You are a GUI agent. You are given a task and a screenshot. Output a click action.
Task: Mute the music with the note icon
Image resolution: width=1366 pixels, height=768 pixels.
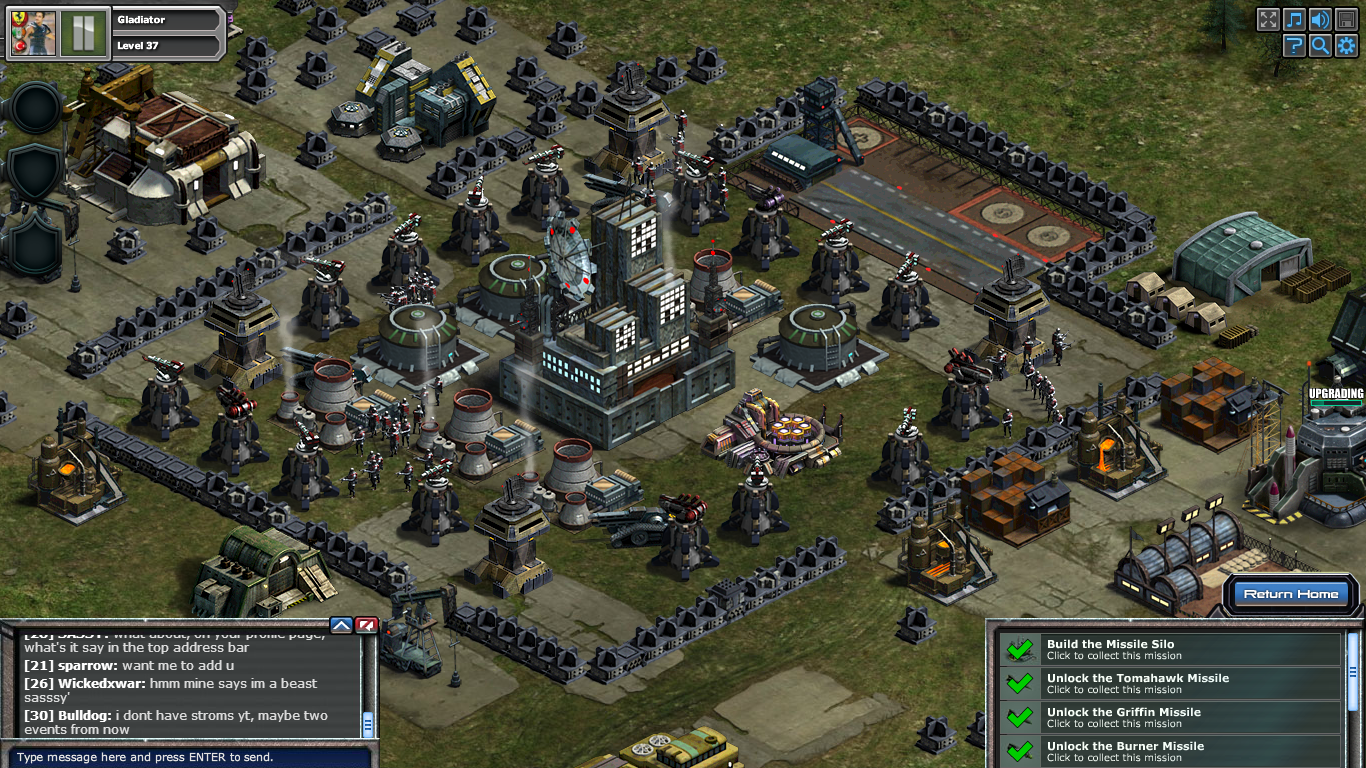pyautogui.click(x=1295, y=19)
